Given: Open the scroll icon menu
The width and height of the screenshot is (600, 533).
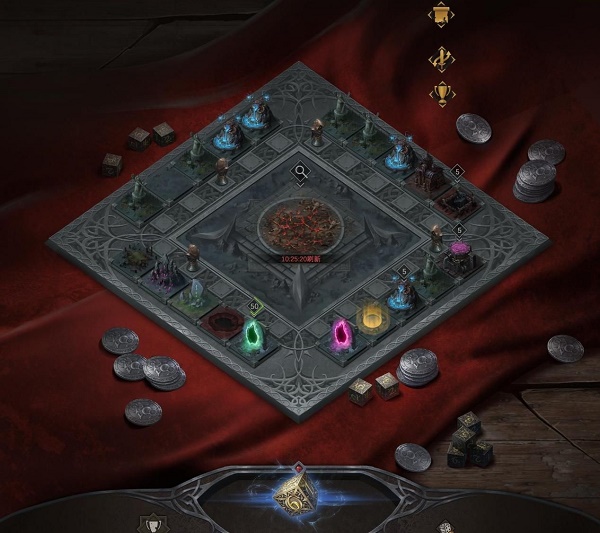Looking at the screenshot, I should (440, 17).
